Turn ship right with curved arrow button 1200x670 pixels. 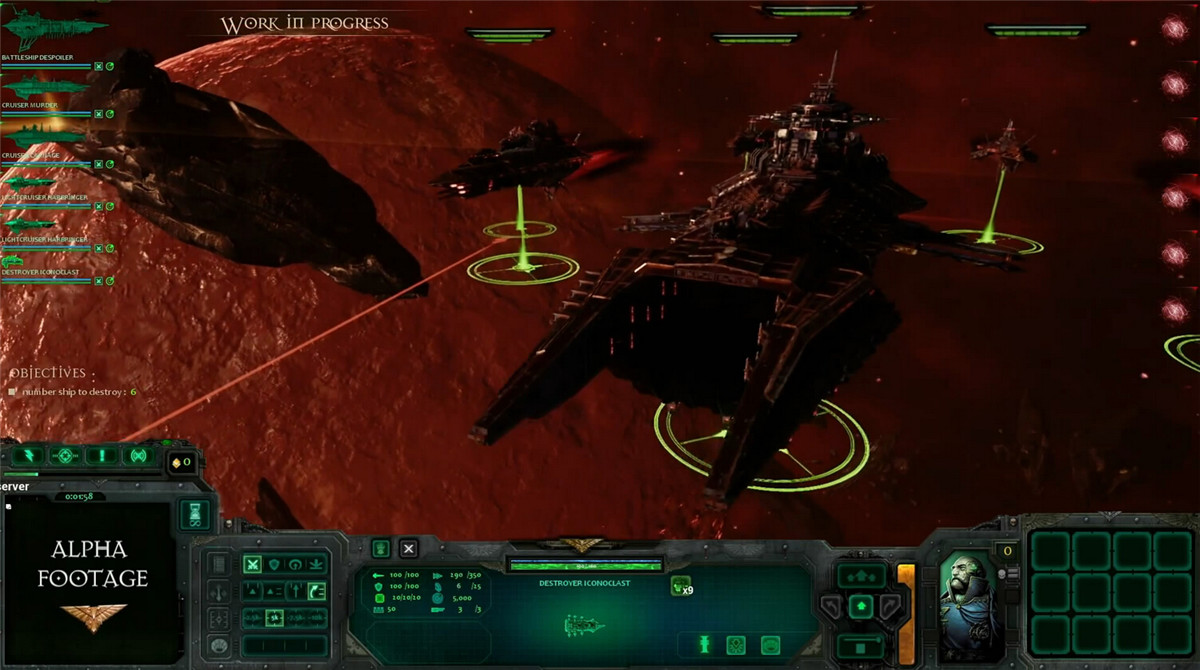pos(889,606)
